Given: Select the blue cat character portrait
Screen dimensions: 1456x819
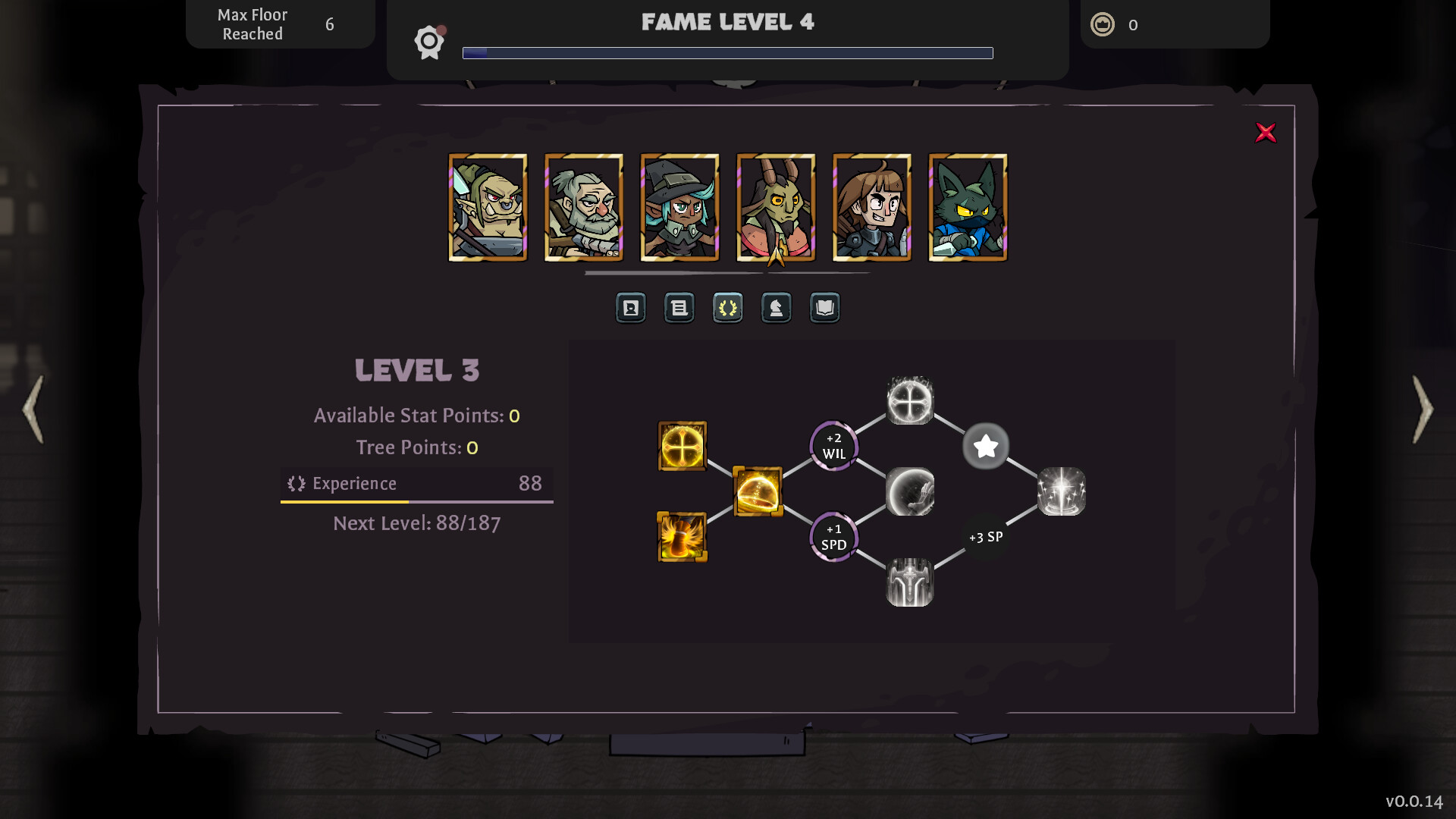Looking at the screenshot, I should pyautogui.click(x=968, y=207).
